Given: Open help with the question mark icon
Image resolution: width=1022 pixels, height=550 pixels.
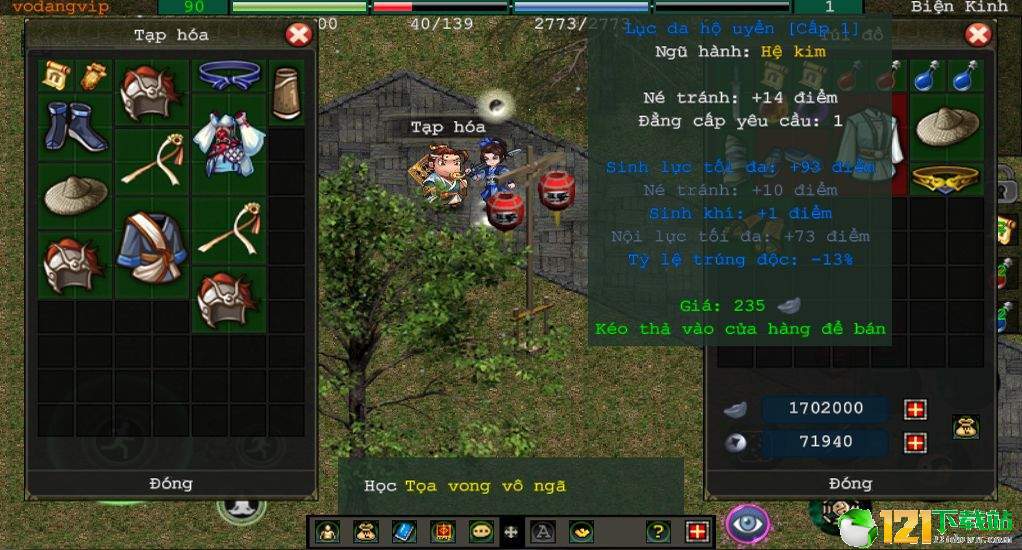Looking at the screenshot, I should (657, 532).
